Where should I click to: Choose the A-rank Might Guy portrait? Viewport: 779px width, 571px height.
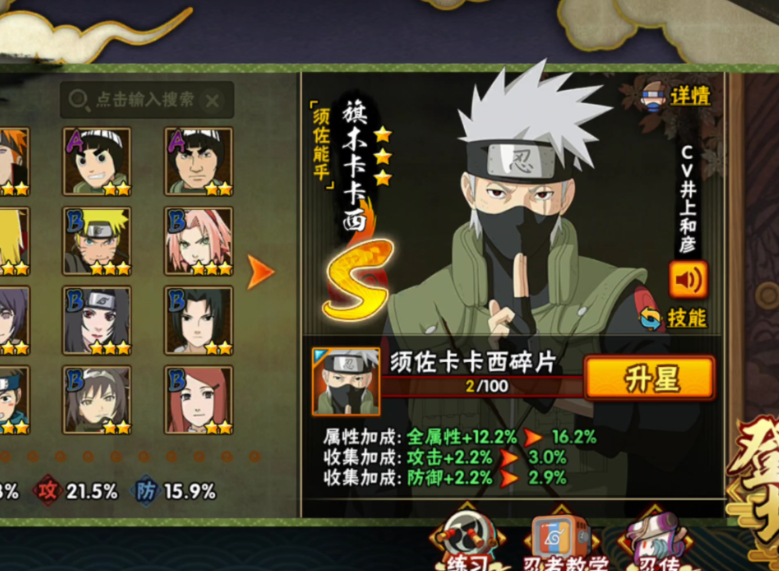[198, 160]
